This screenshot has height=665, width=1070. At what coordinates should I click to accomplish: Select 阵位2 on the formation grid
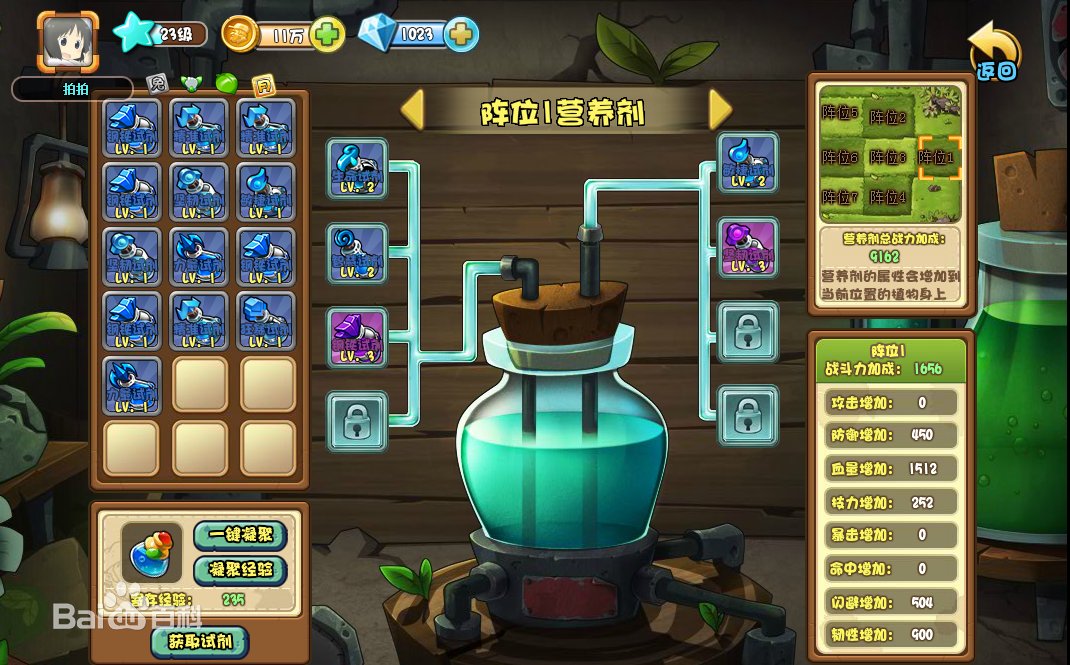[888, 118]
